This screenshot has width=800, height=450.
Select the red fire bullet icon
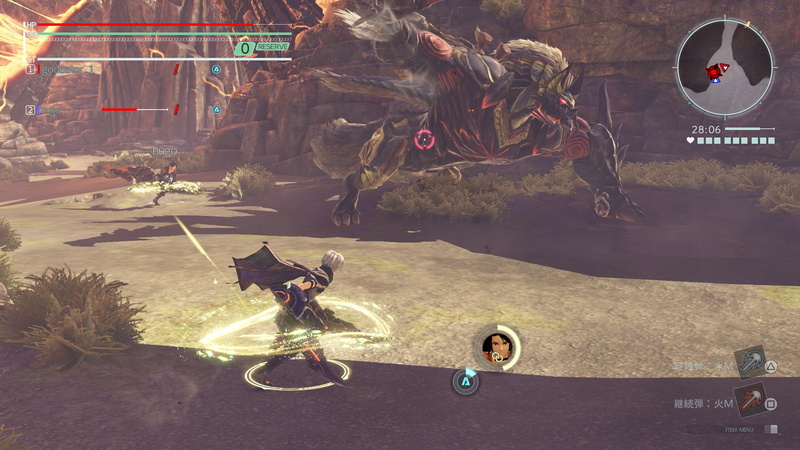[x=751, y=403]
